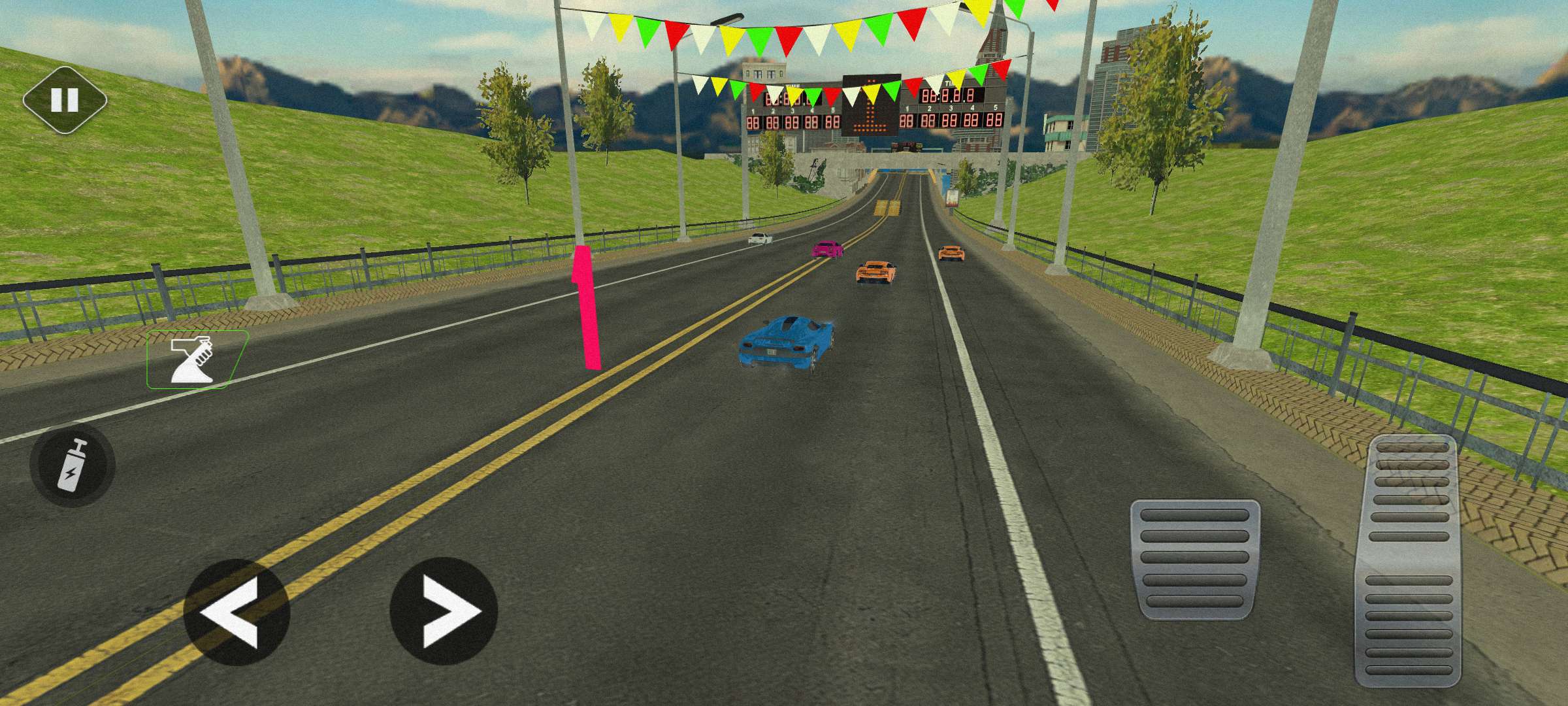Image resolution: width=1568 pixels, height=706 pixels.
Task: Steer left with the left arrow
Action: 236,612
